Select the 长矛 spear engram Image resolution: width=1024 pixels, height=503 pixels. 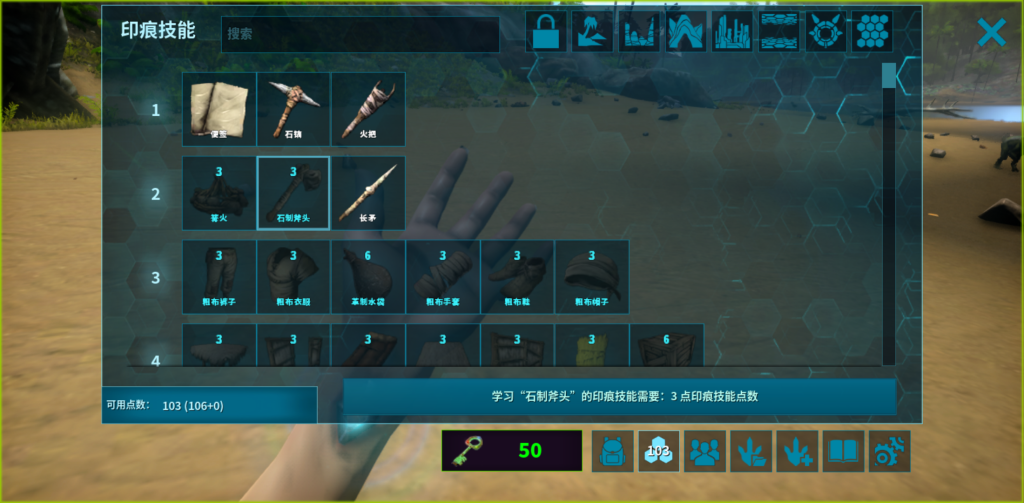tap(368, 193)
